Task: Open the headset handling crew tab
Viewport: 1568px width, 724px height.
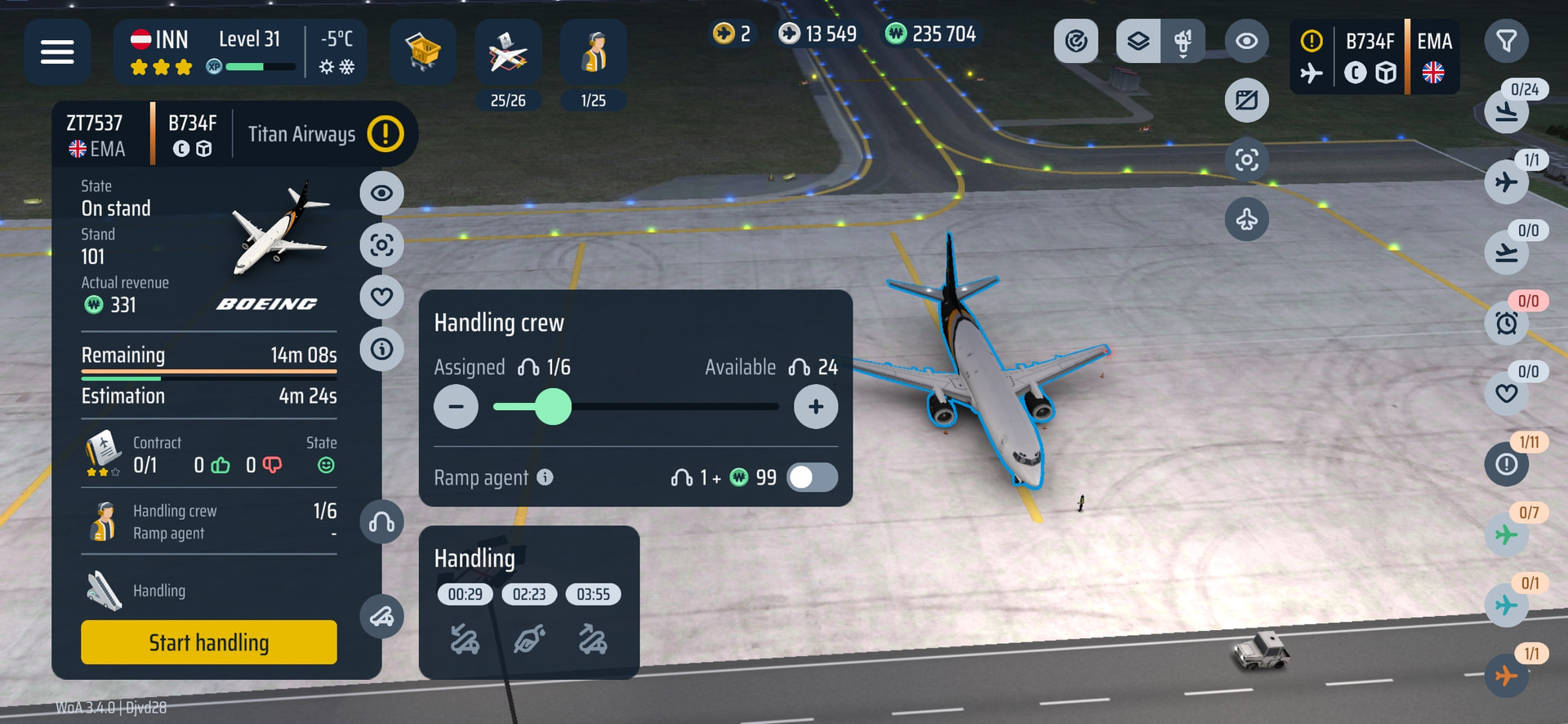Action: pos(381,522)
